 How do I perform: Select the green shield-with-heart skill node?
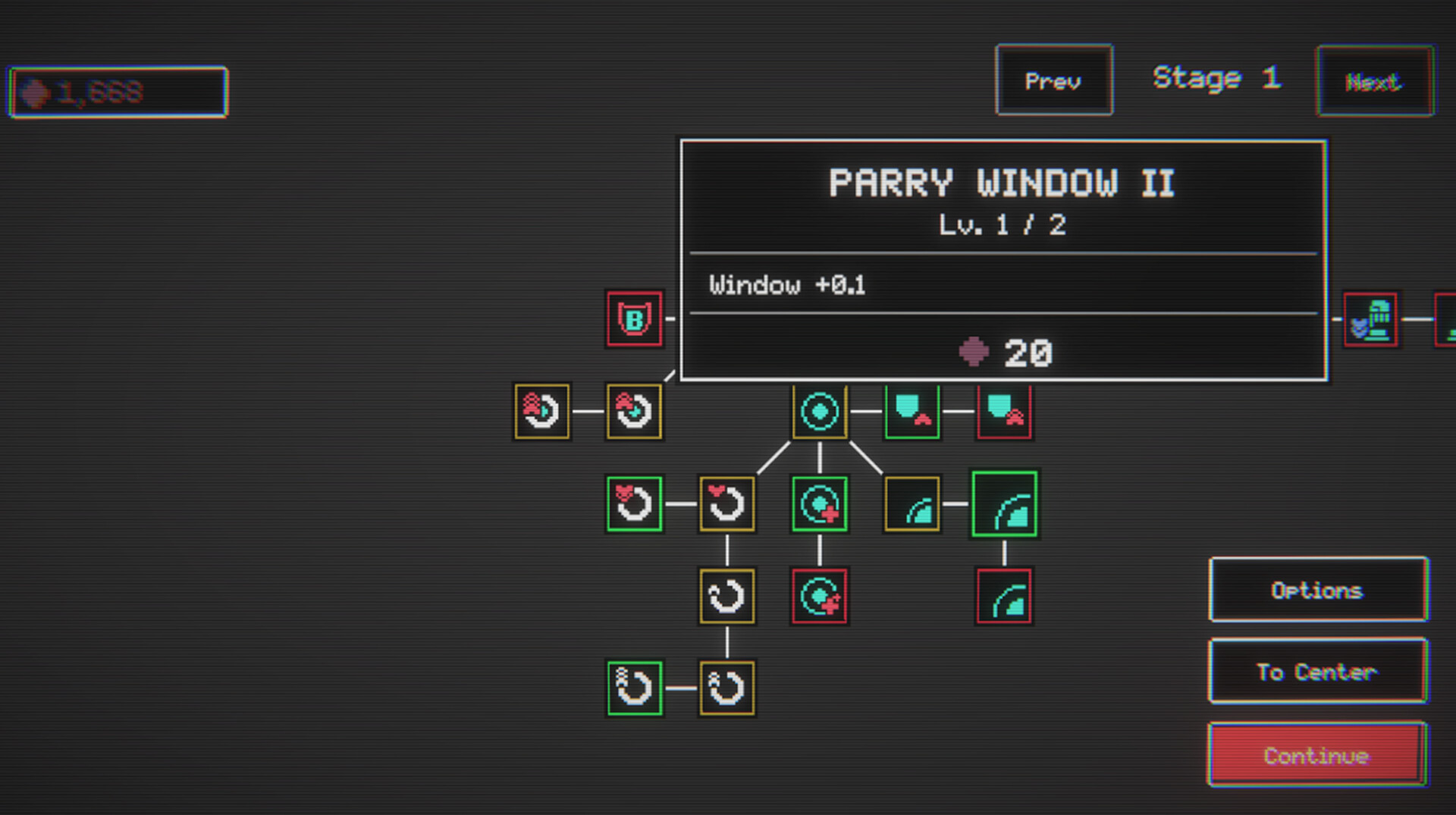pyautogui.click(x=912, y=412)
